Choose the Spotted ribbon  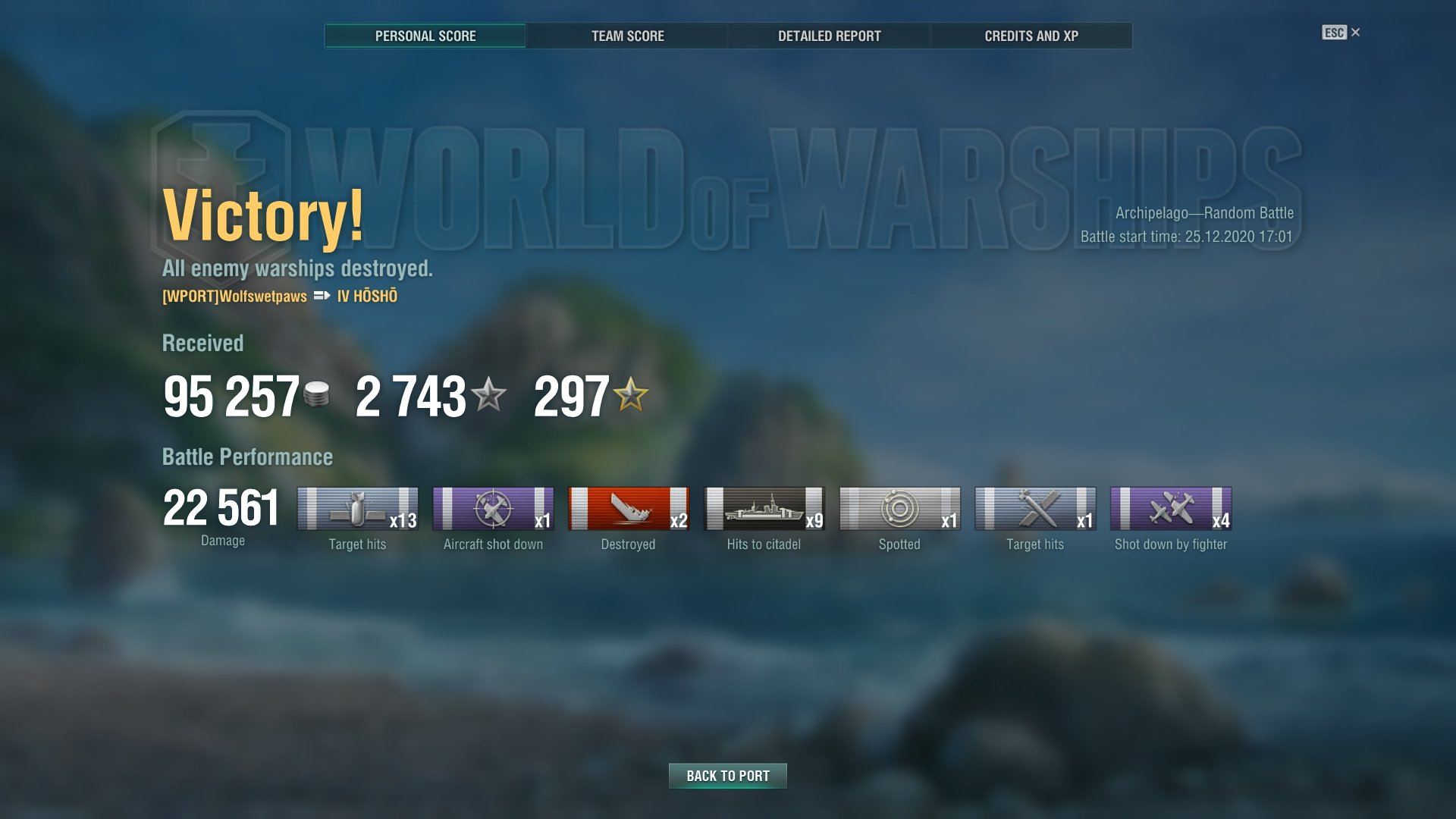[x=899, y=508]
